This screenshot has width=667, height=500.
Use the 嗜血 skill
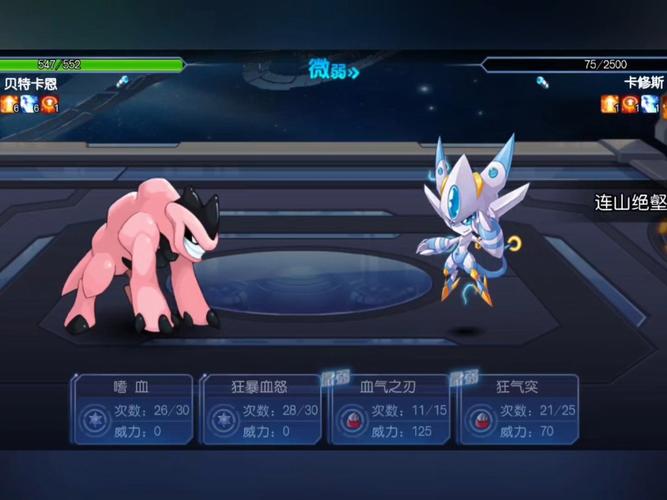click(132, 409)
